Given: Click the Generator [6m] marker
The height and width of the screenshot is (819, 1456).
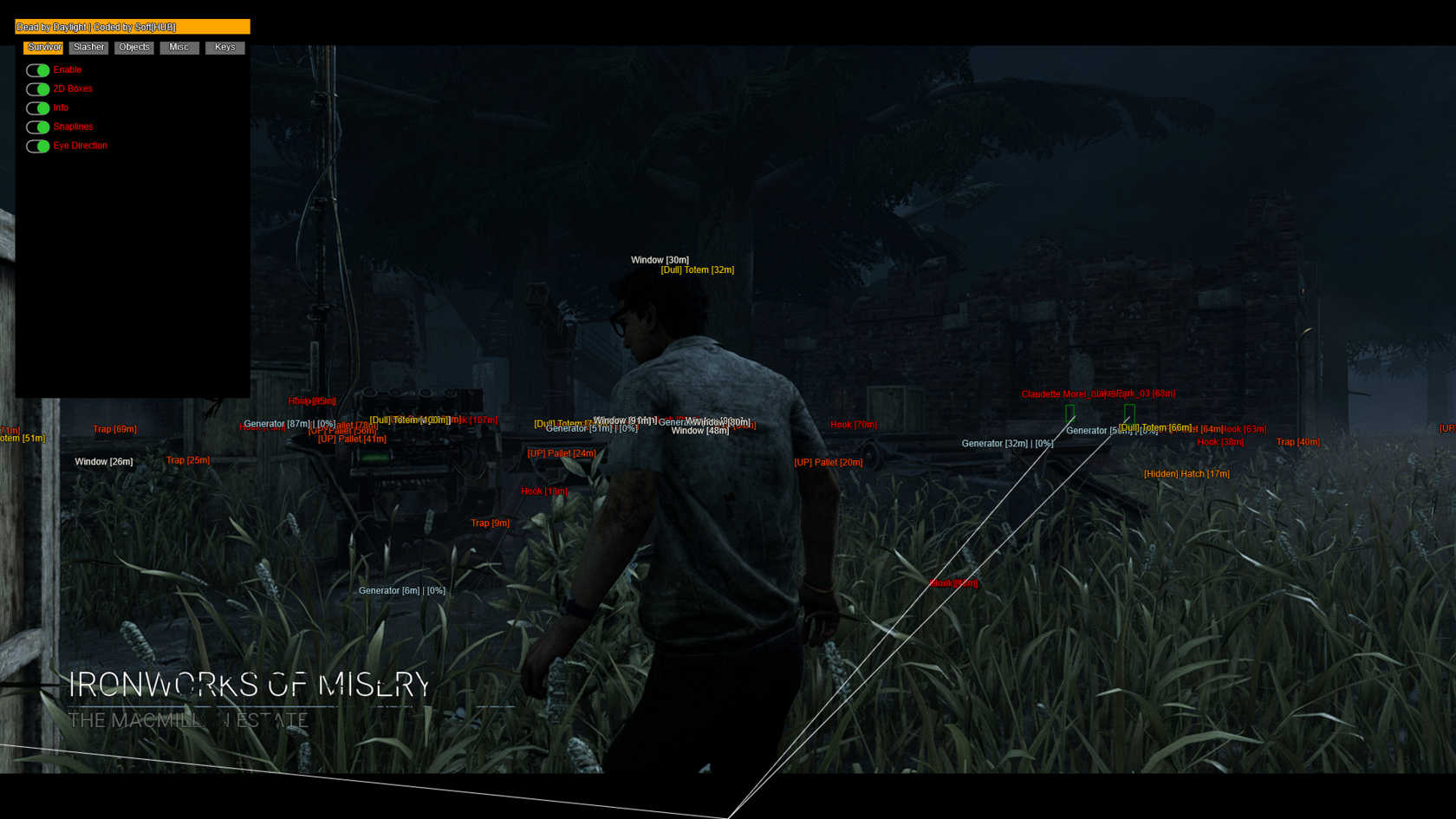Looking at the screenshot, I should click(401, 590).
